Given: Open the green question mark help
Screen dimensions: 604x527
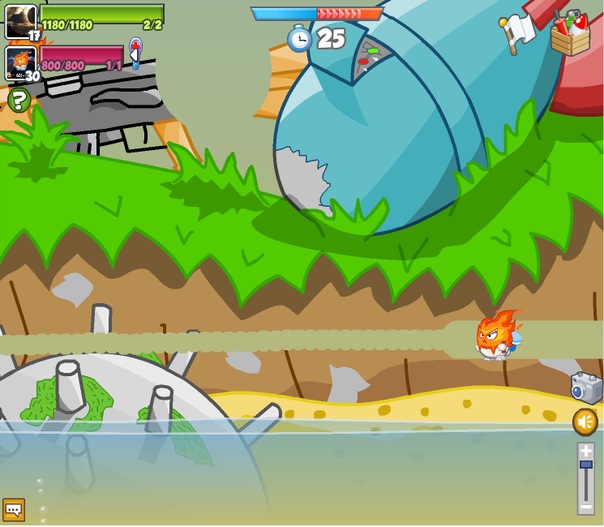Looking at the screenshot, I should (18, 99).
